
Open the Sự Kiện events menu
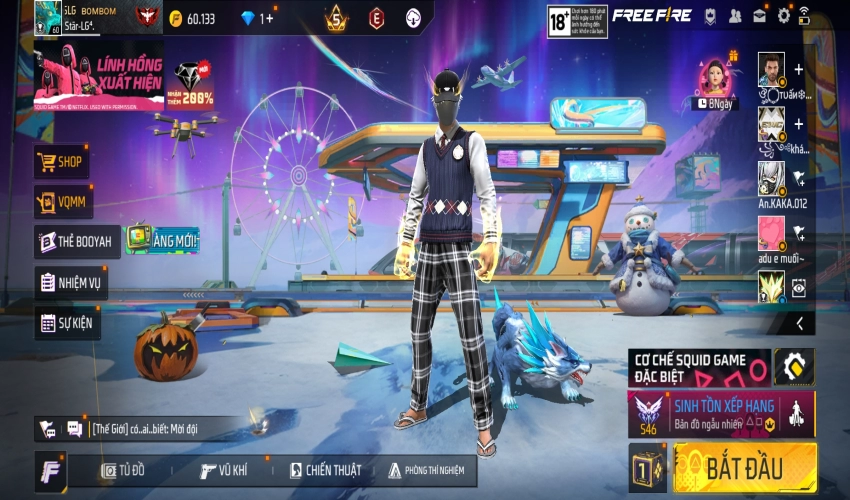tap(67, 323)
